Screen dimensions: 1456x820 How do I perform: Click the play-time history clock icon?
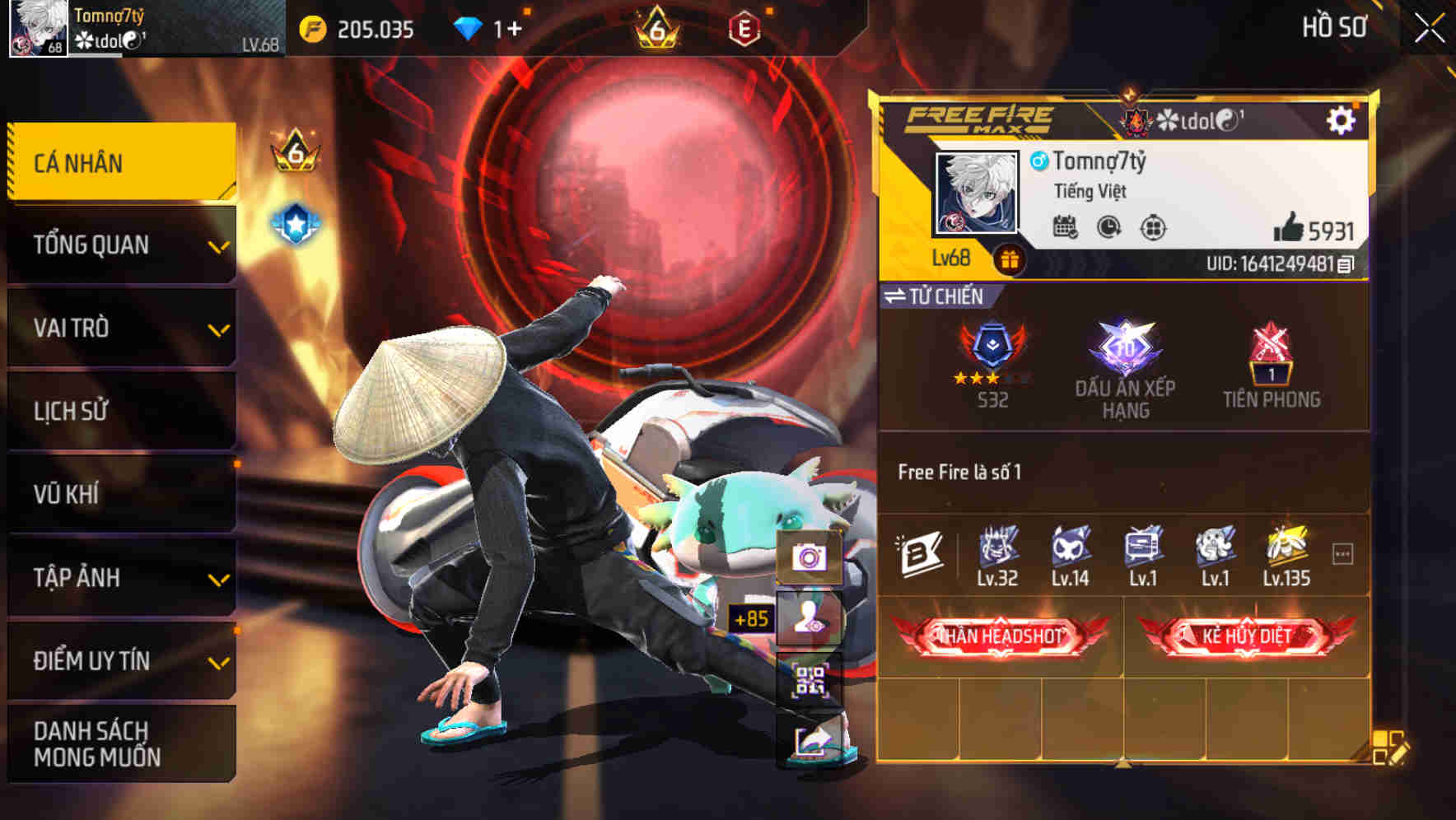pyautogui.click(x=1108, y=226)
